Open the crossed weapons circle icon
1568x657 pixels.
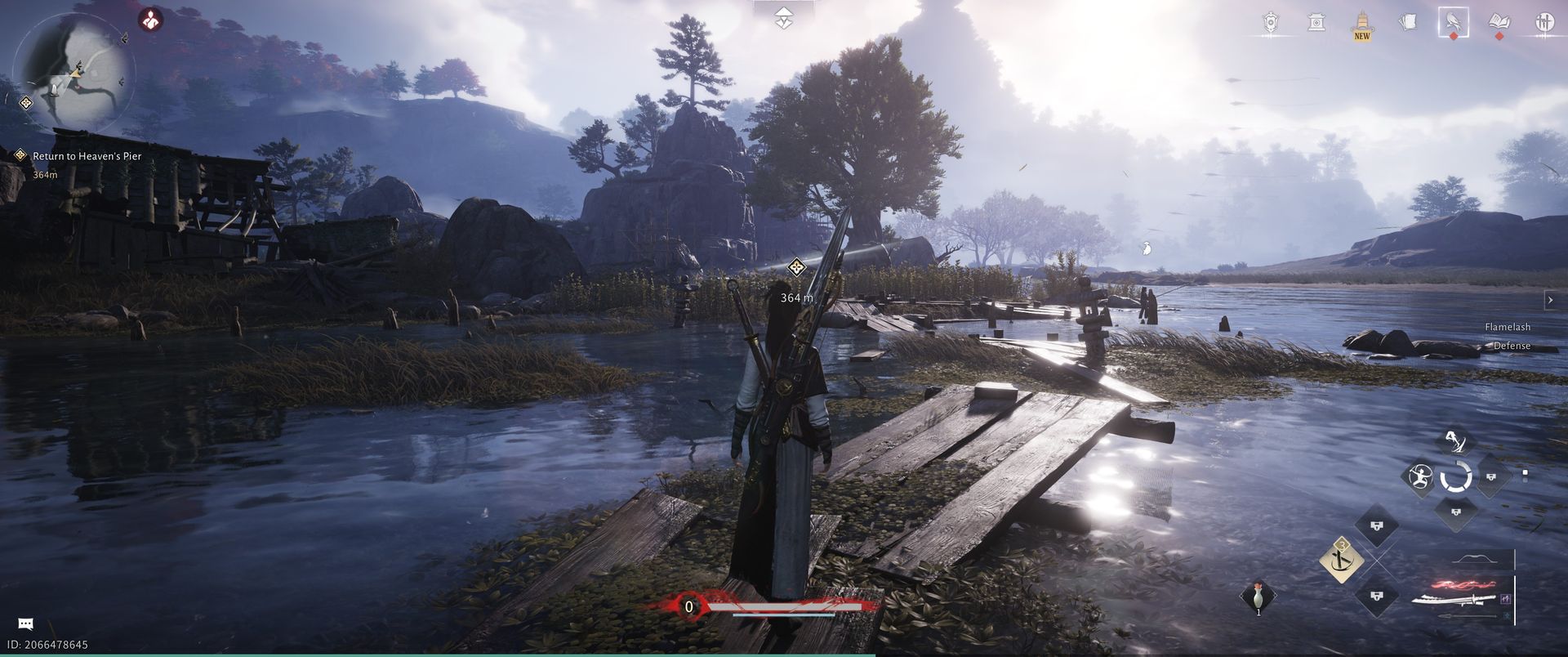[1543, 23]
